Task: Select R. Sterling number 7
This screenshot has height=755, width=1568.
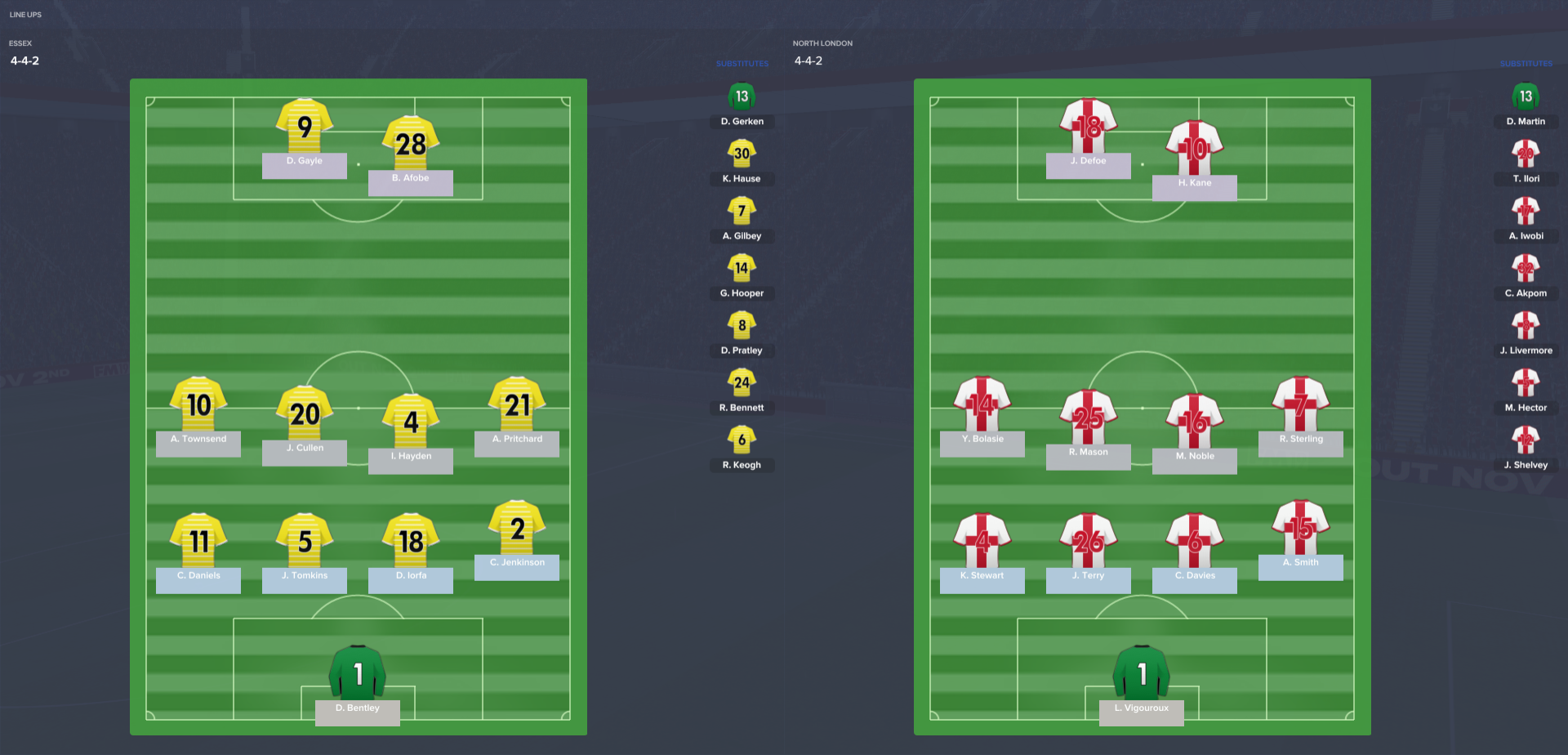Action: [x=1301, y=405]
